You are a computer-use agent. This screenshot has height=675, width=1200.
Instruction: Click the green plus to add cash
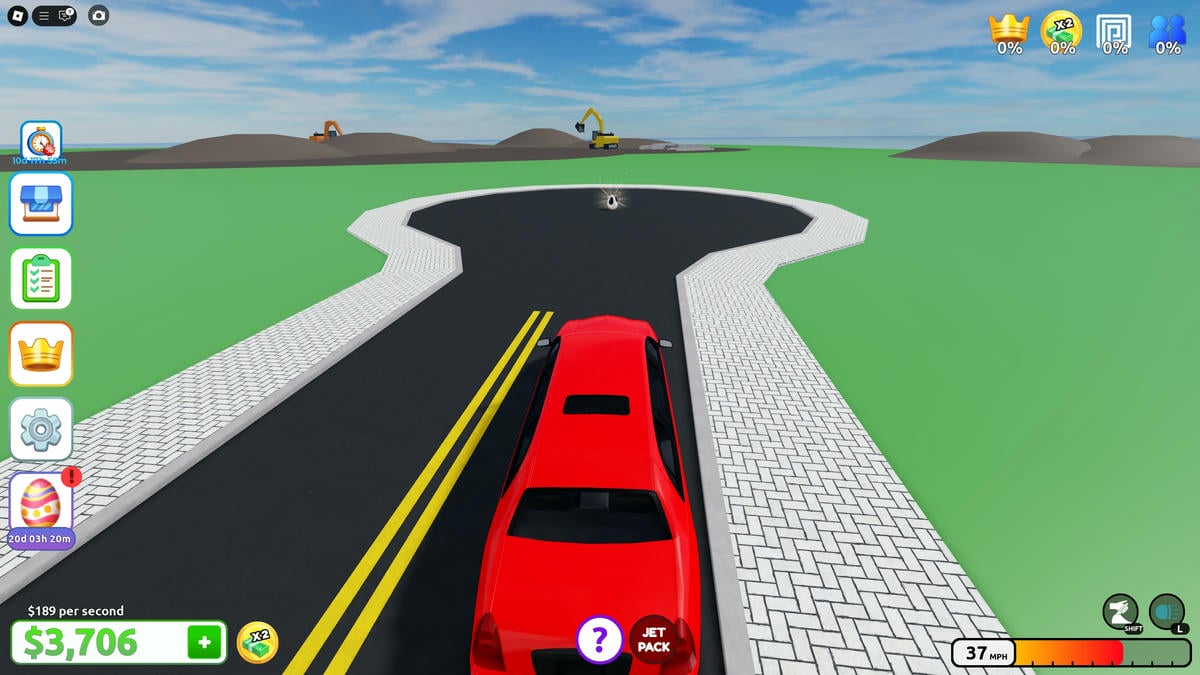(x=204, y=643)
